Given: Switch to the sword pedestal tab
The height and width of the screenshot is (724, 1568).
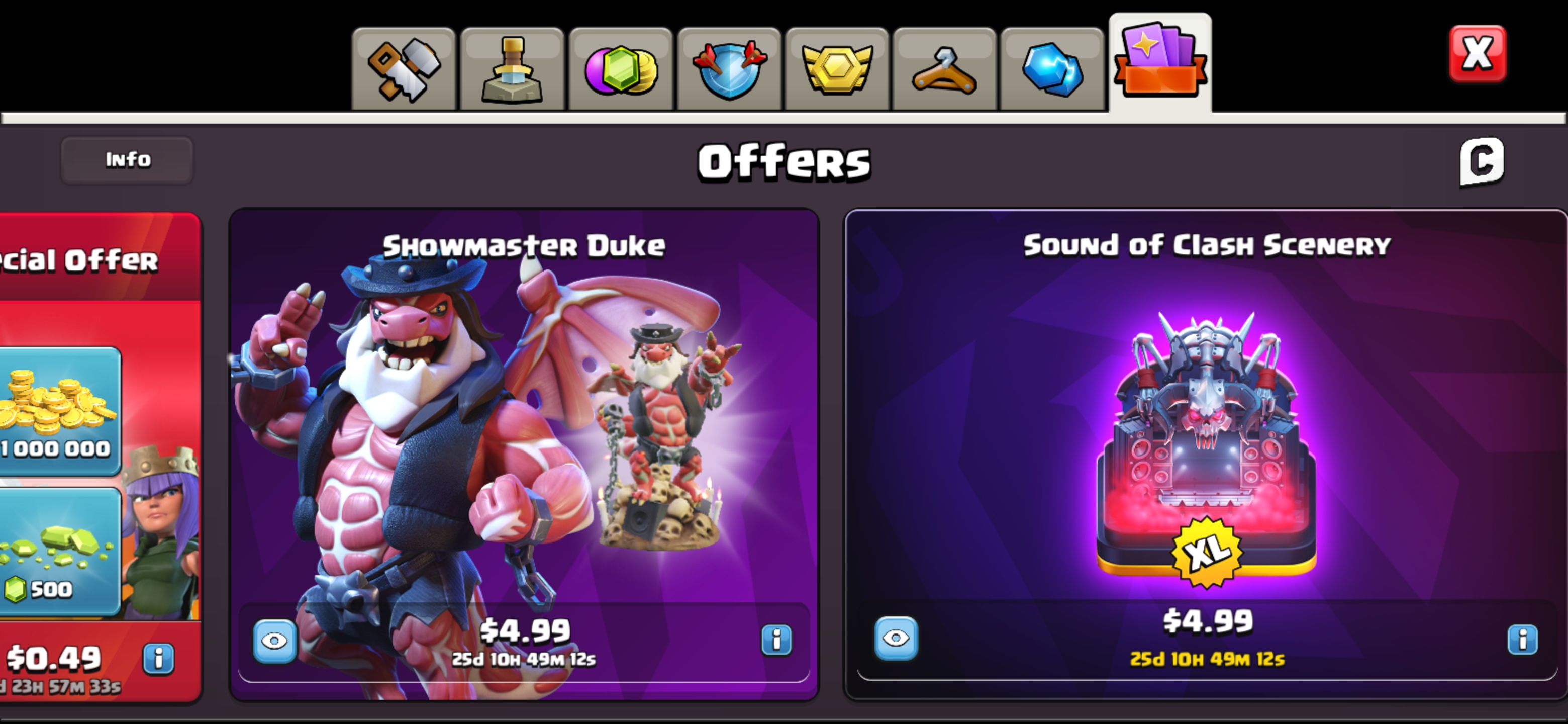Looking at the screenshot, I should (x=512, y=69).
